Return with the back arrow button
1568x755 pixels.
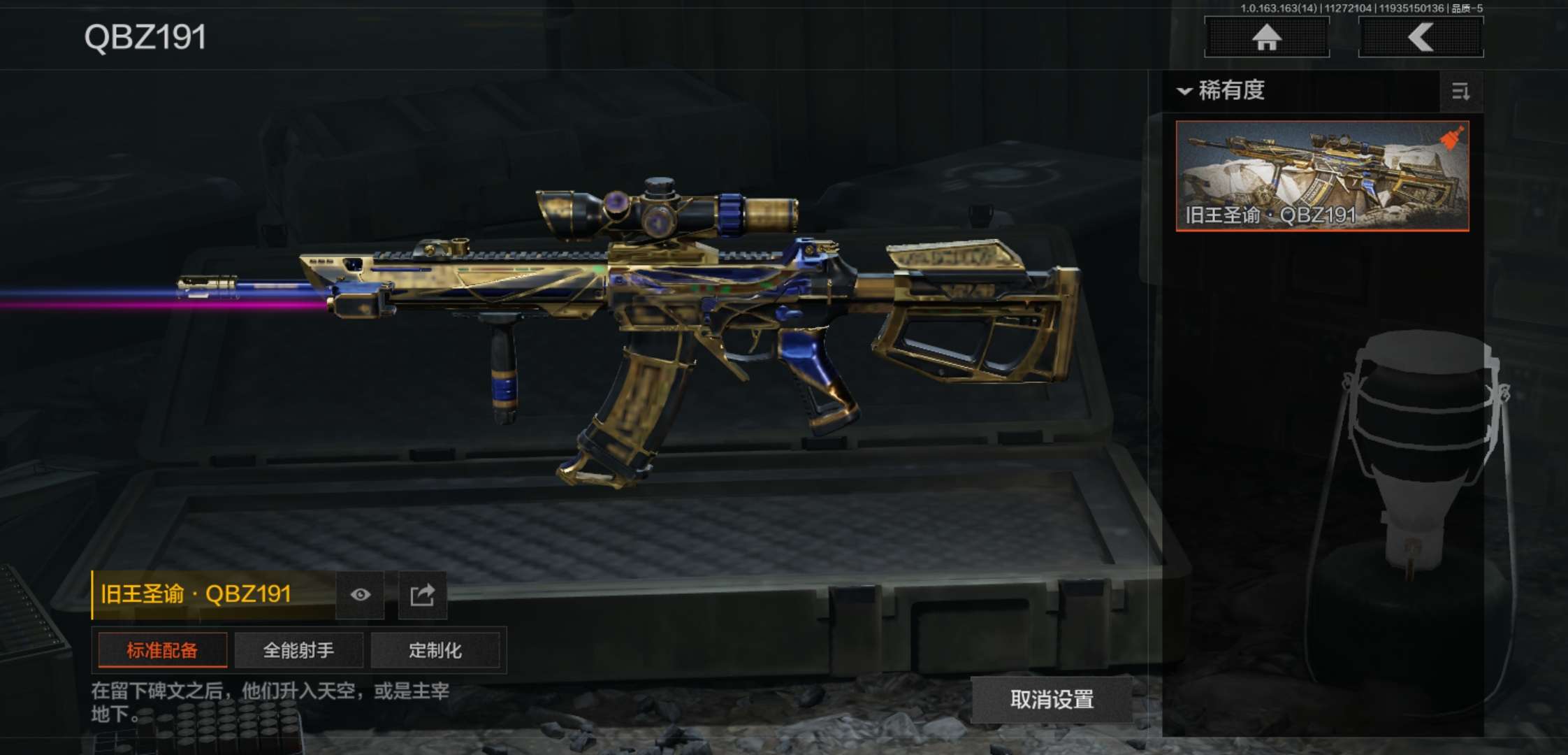(x=1421, y=37)
